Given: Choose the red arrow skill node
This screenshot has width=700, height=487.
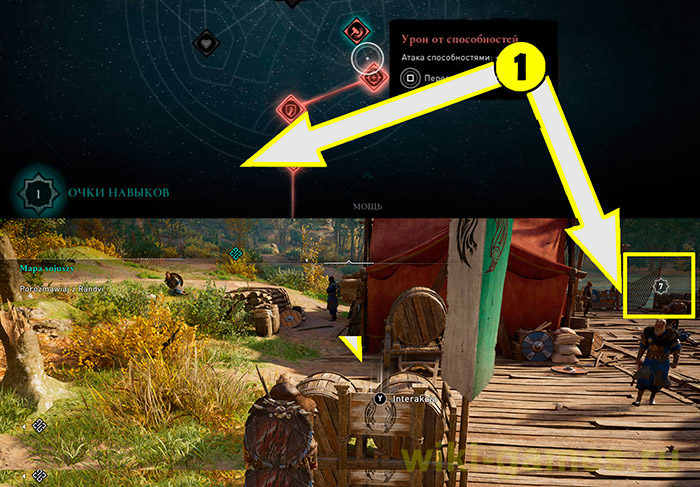Looking at the screenshot, I should (357, 32).
